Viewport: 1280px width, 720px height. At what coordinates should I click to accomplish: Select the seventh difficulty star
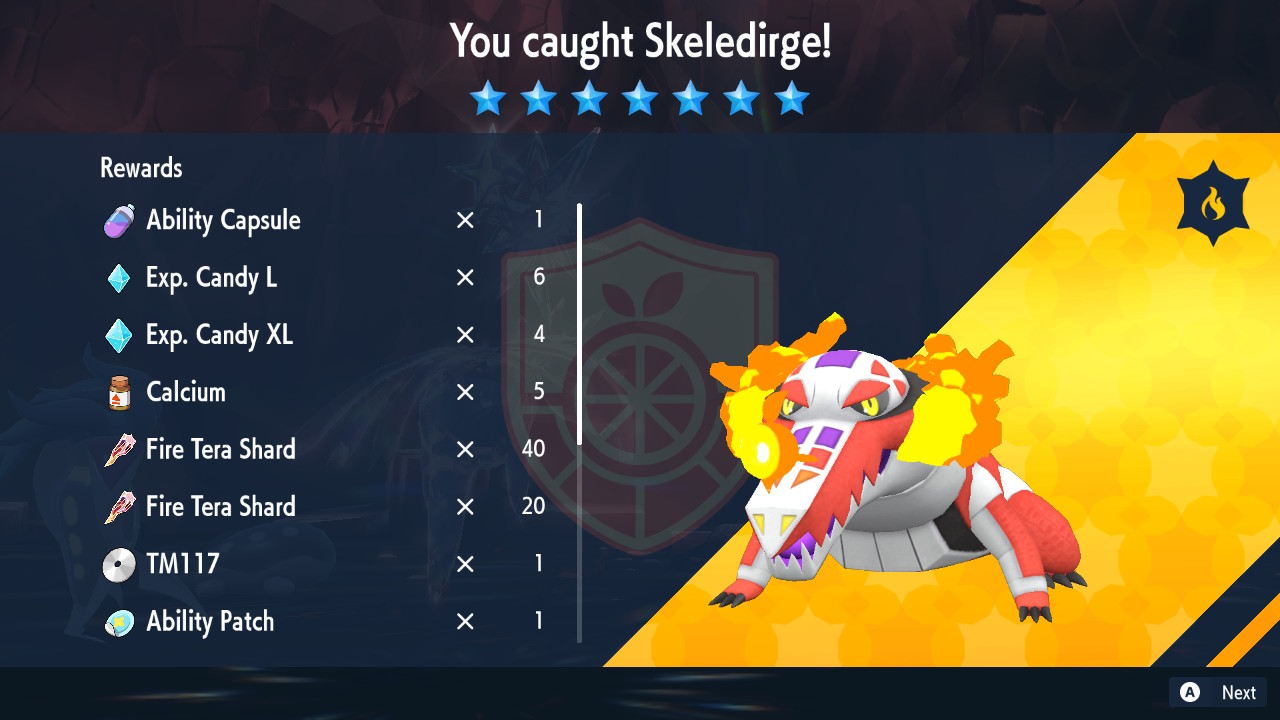pos(792,98)
